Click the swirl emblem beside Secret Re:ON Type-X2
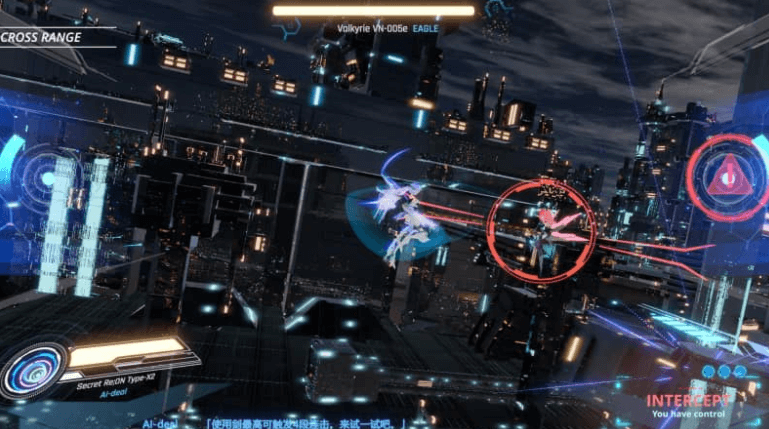 coord(34,370)
